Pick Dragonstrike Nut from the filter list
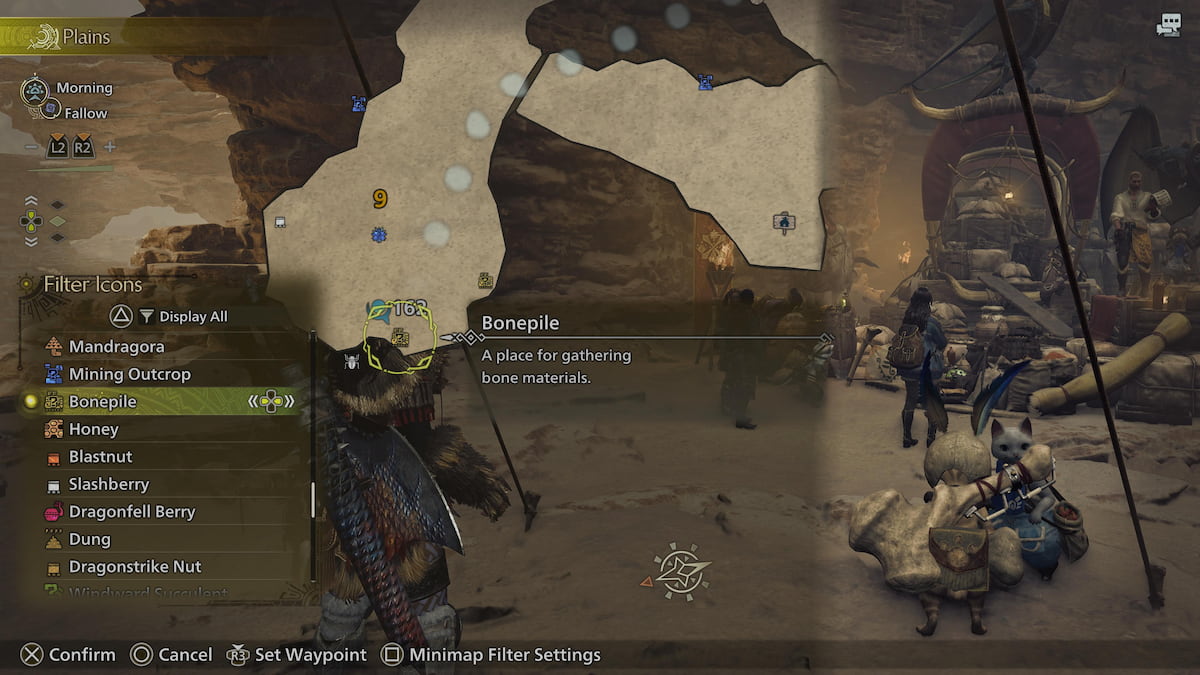 pyautogui.click(x=134, y=567)
